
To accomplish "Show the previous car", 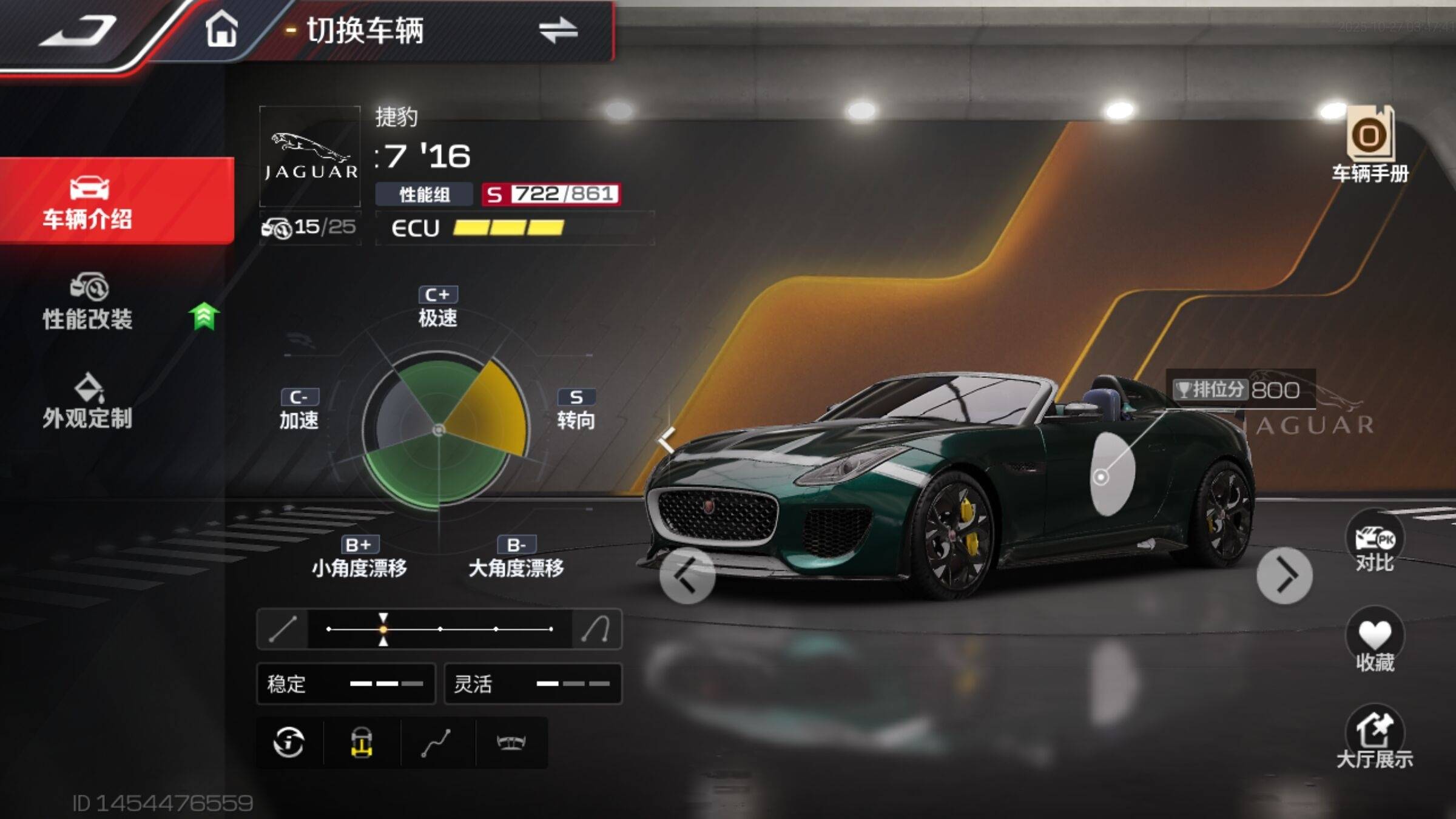I will 687,575.
